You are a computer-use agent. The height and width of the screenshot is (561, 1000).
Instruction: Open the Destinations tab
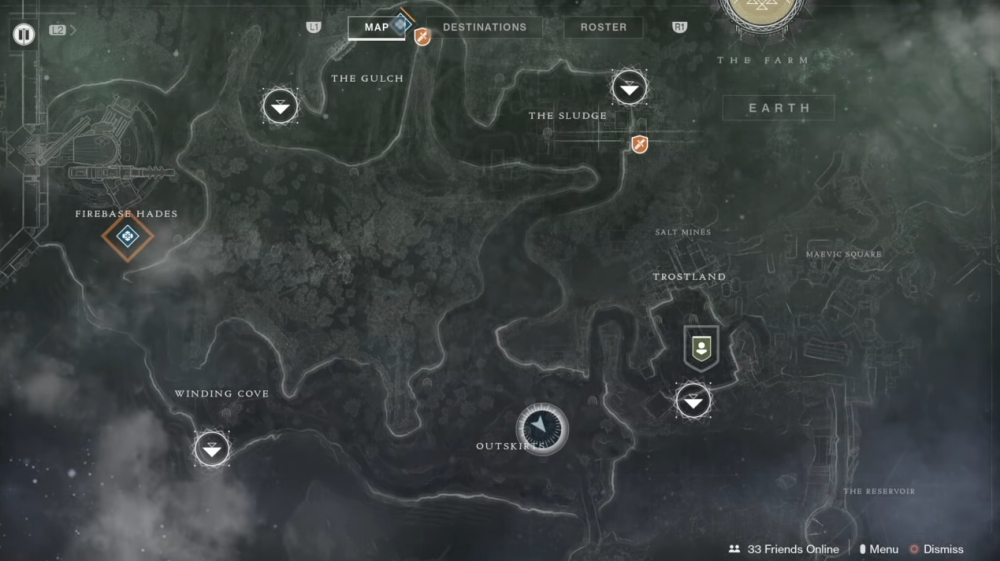tap(484, 27)
